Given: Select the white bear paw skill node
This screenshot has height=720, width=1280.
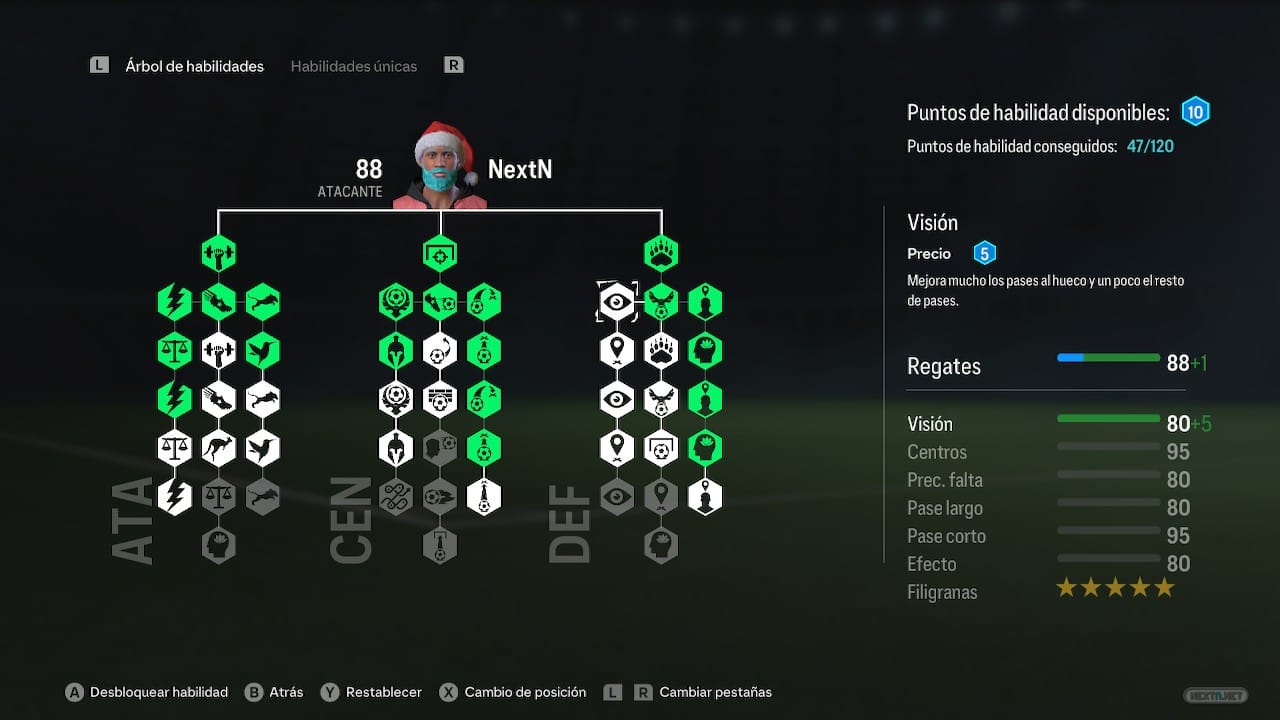Looking at the screenshot, I should pyautogui.click(x=660, y=351).
